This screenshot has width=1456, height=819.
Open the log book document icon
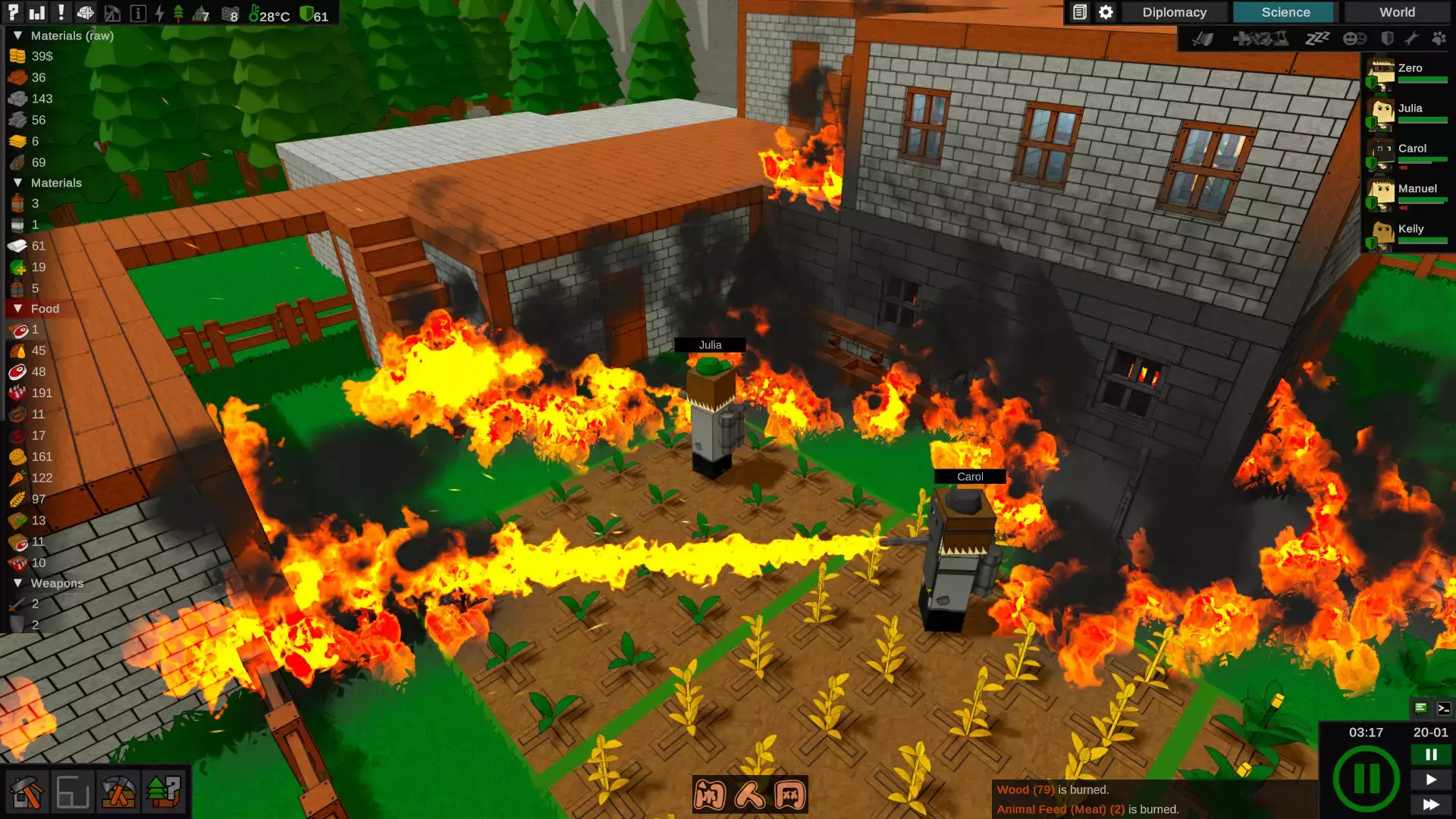(x=1080, y=12)
